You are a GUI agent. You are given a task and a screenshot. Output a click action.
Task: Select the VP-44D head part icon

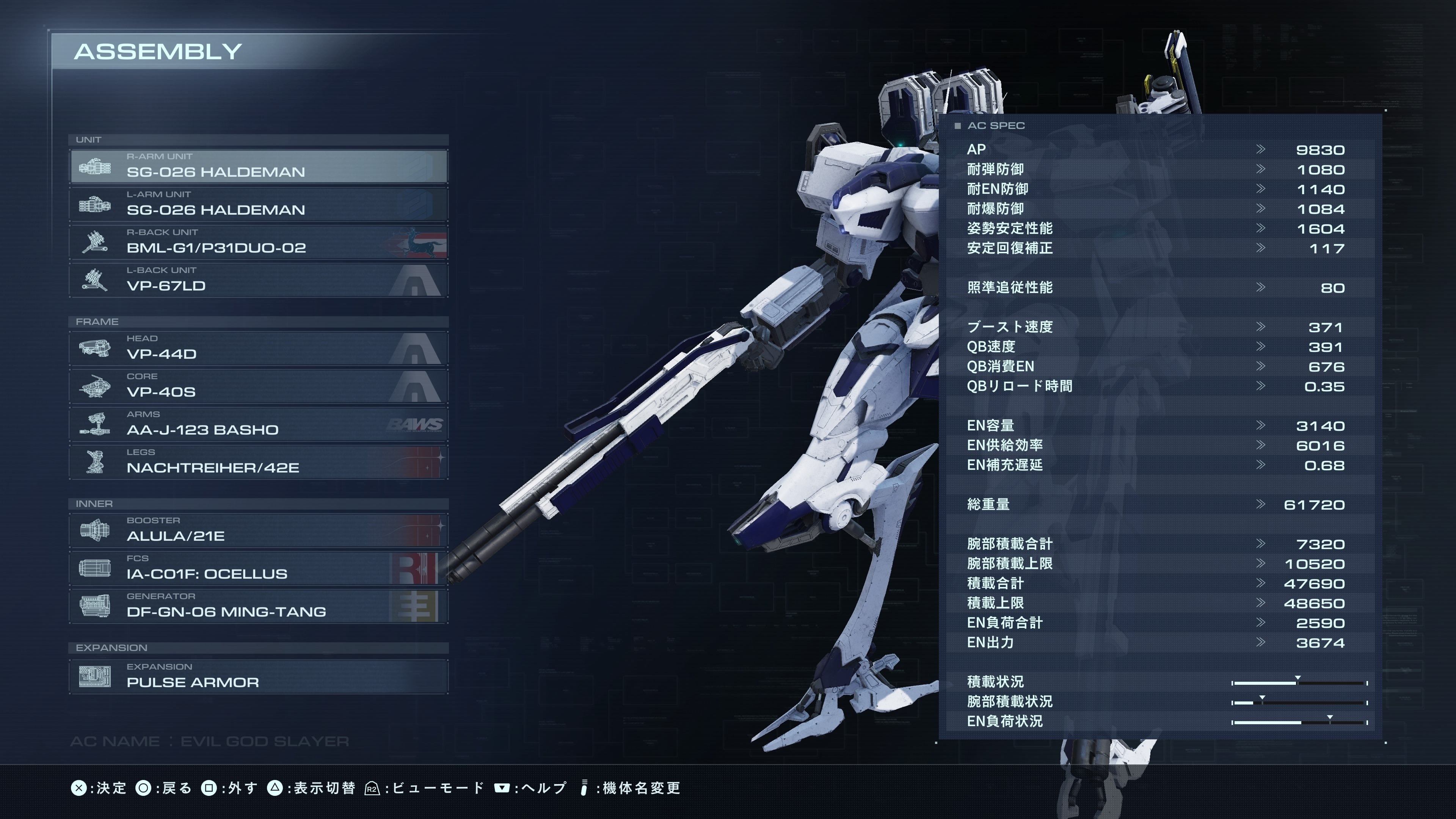95,348
